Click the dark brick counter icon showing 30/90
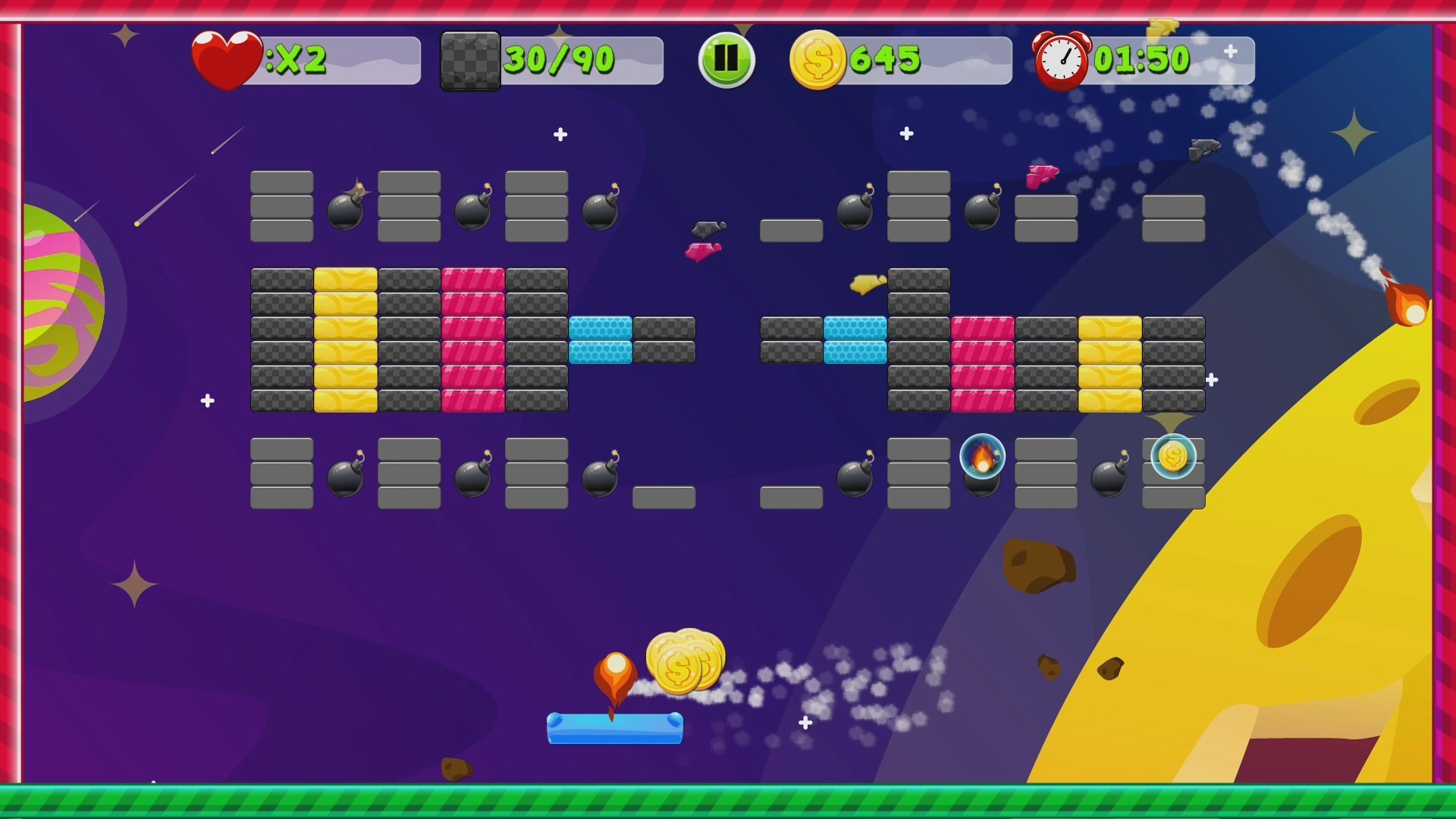The width and height of the screenshot is (1456, 819). click(470, 59)
